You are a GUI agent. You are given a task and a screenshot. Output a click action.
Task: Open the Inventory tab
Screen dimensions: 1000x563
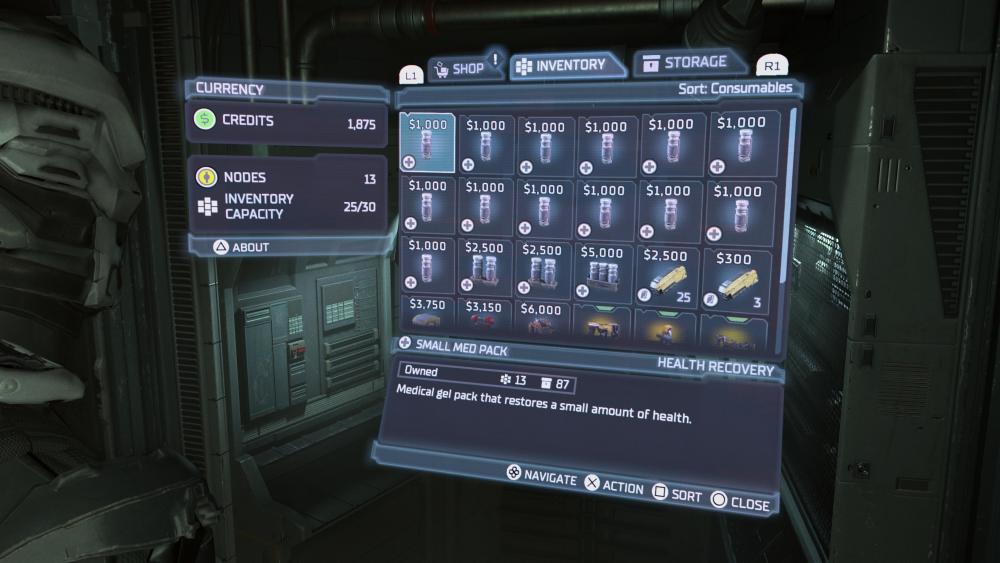567,66
